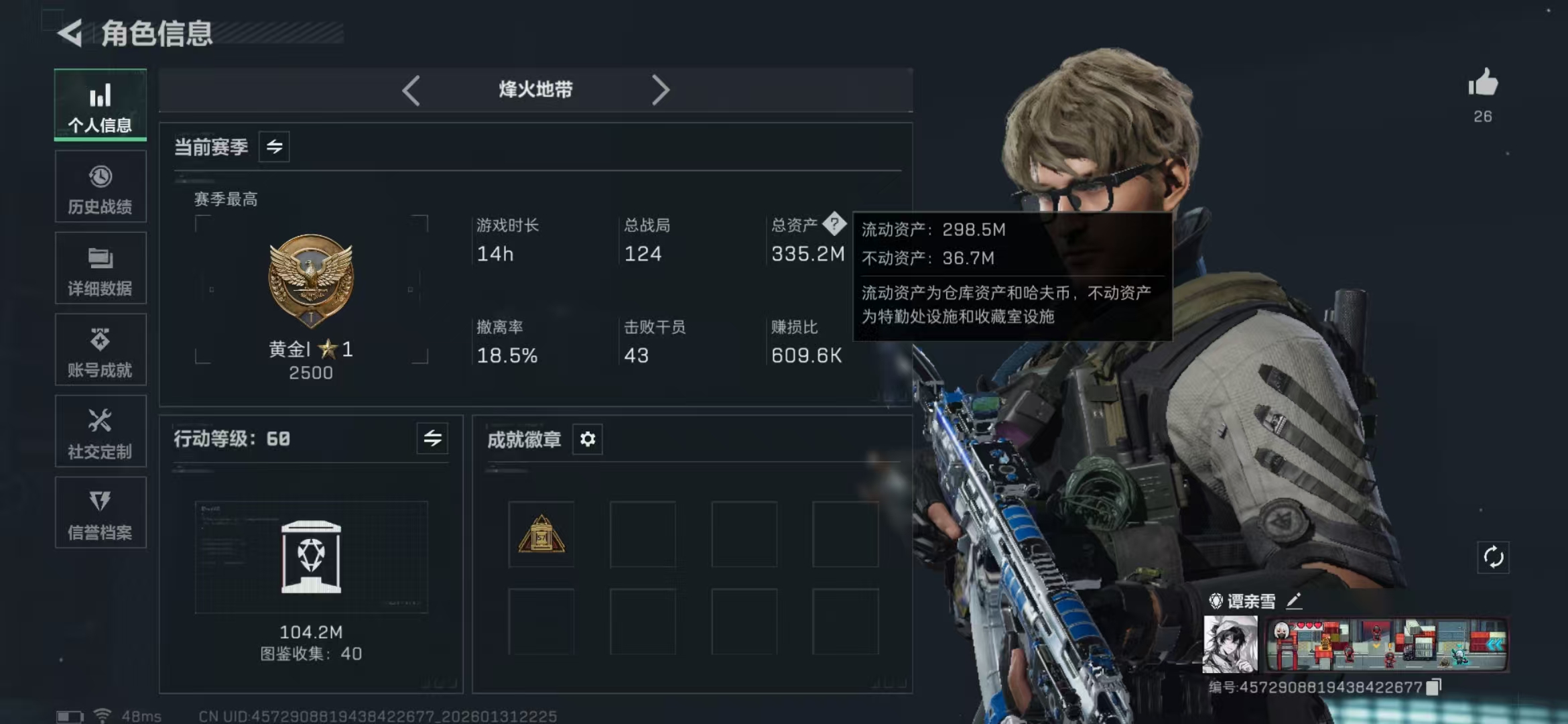Click left chevron to view previous game mode

coord(411,89)
